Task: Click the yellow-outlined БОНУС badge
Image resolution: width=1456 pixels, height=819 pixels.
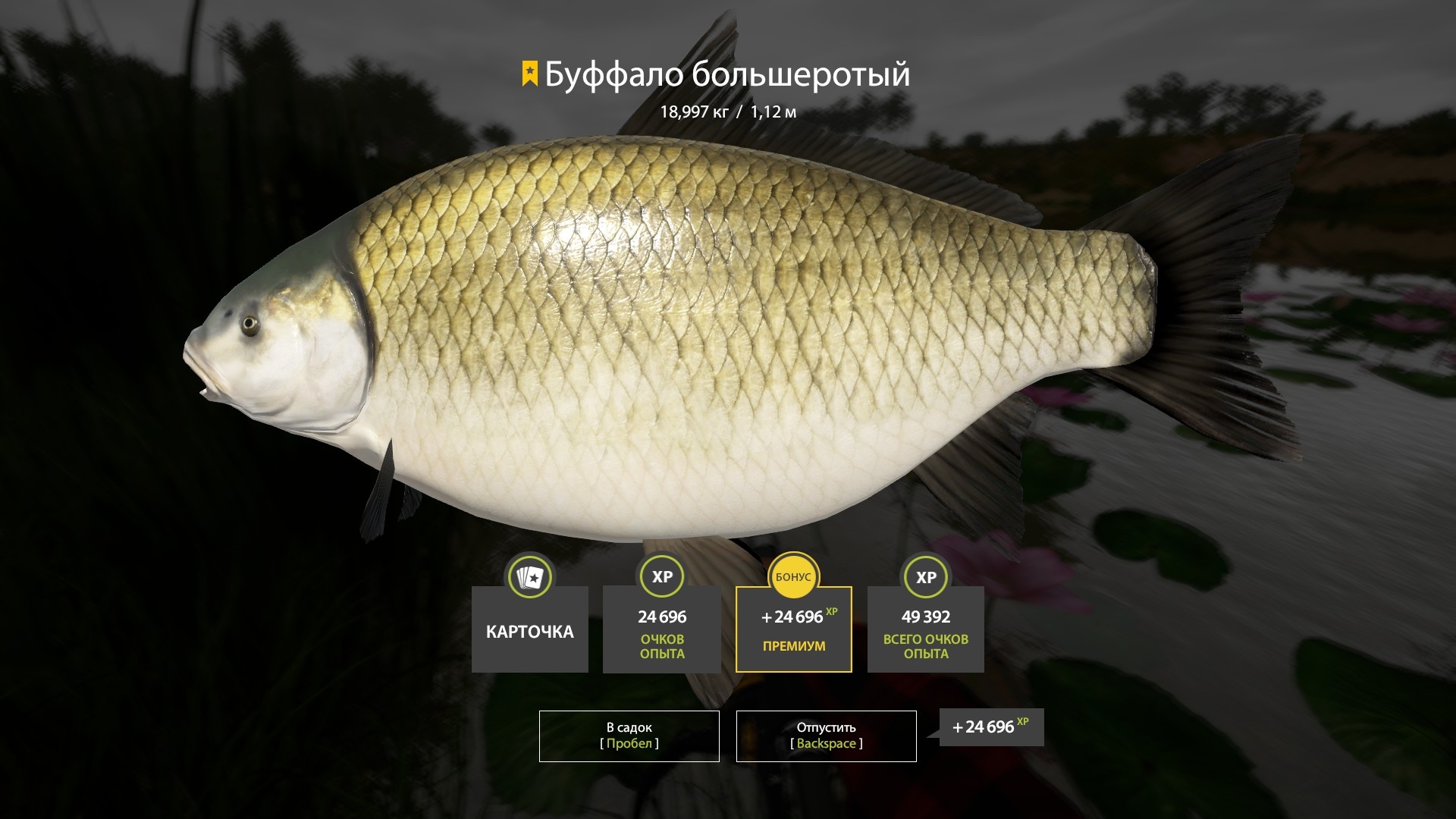Action: 793,577
